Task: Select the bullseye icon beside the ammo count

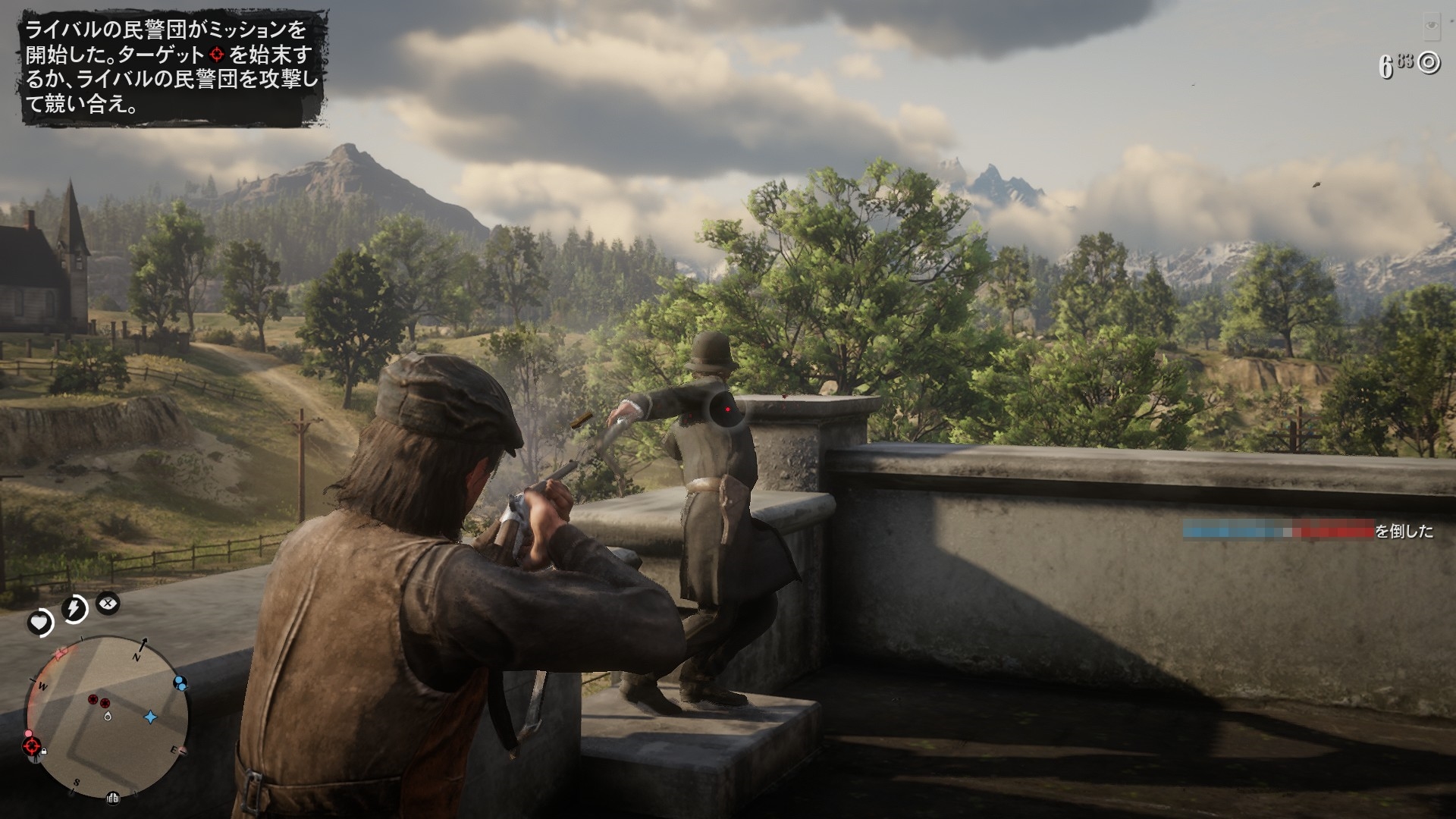Action: click(1429, 63)
